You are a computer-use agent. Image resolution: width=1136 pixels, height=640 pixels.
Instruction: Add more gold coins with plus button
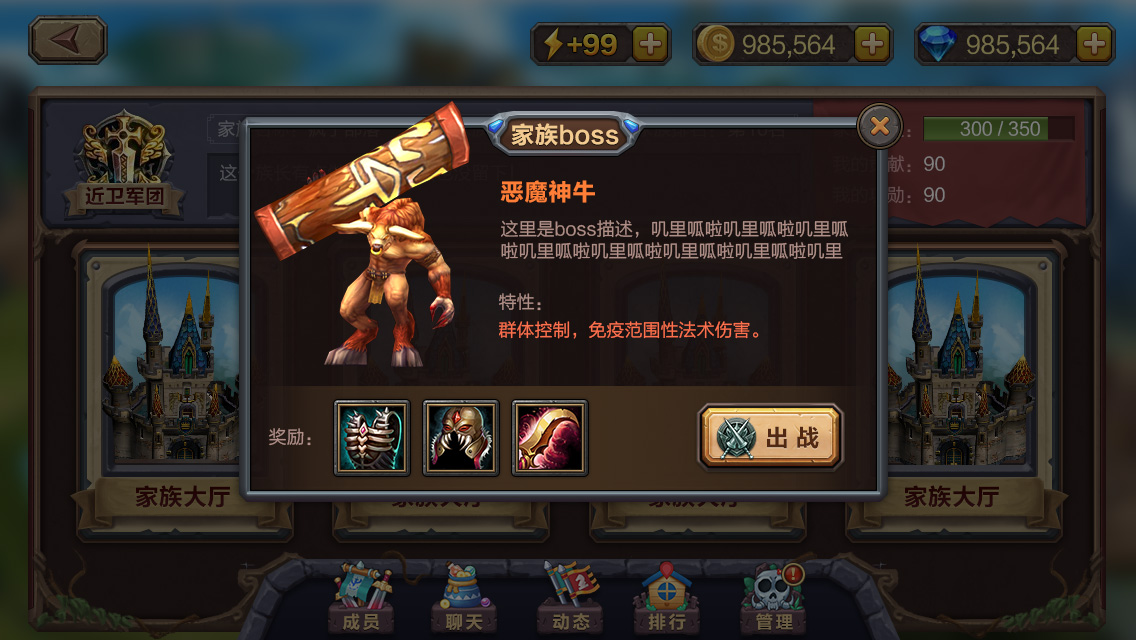(872, 44)
